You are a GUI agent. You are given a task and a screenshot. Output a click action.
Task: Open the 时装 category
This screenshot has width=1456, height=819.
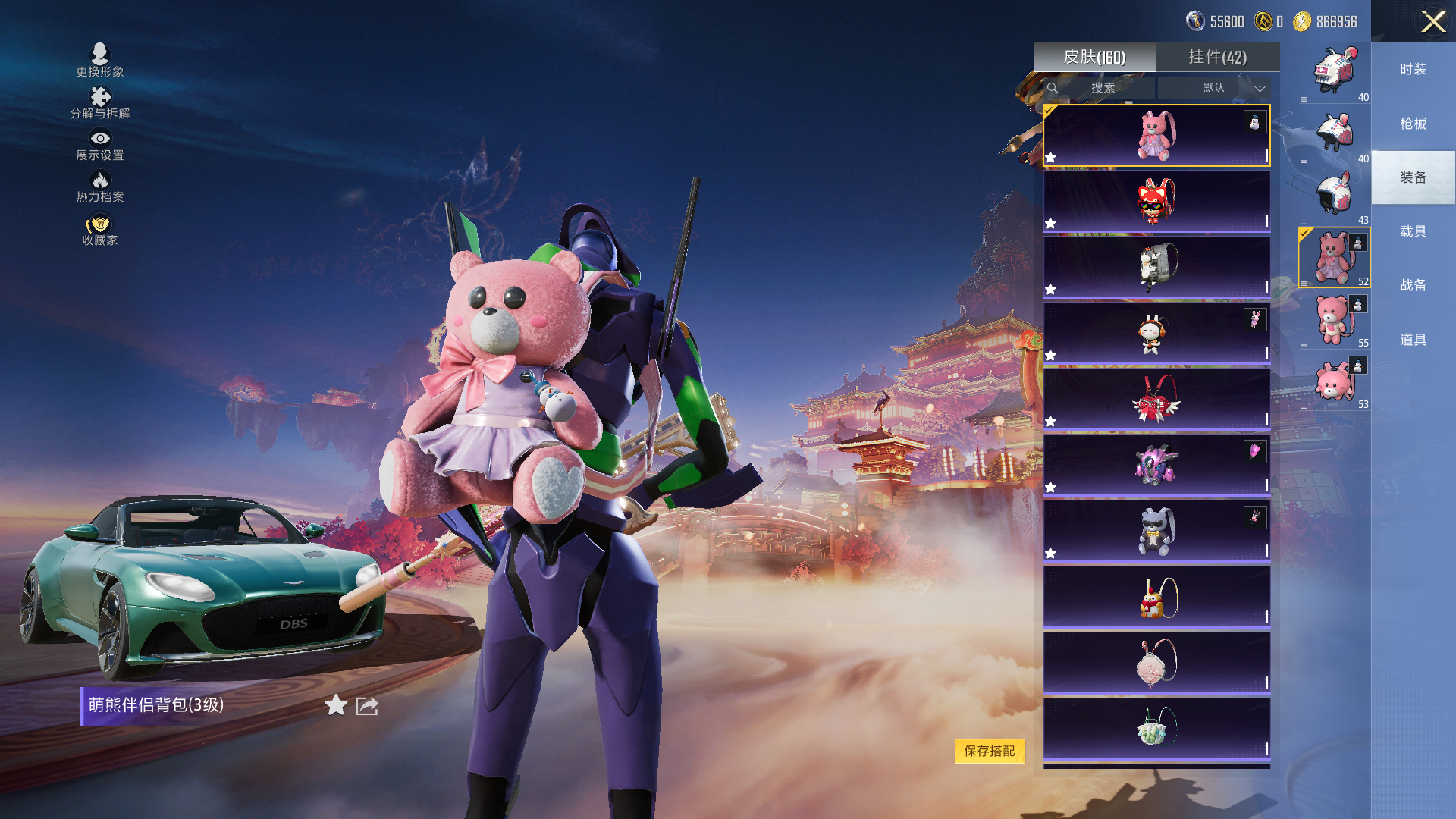point(1413,69)
